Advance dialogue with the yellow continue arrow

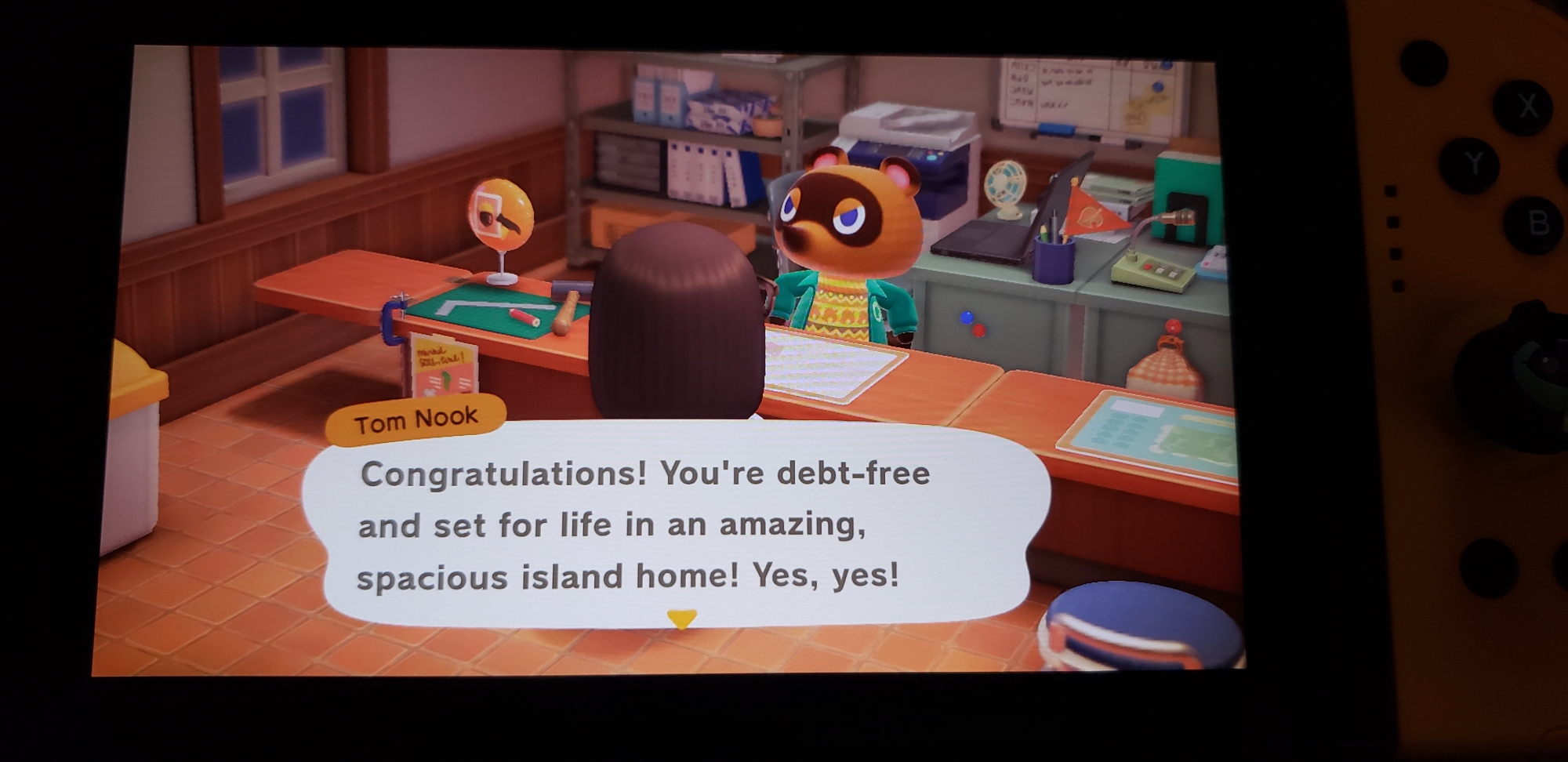pyautogui.click(x=681, y=619)
